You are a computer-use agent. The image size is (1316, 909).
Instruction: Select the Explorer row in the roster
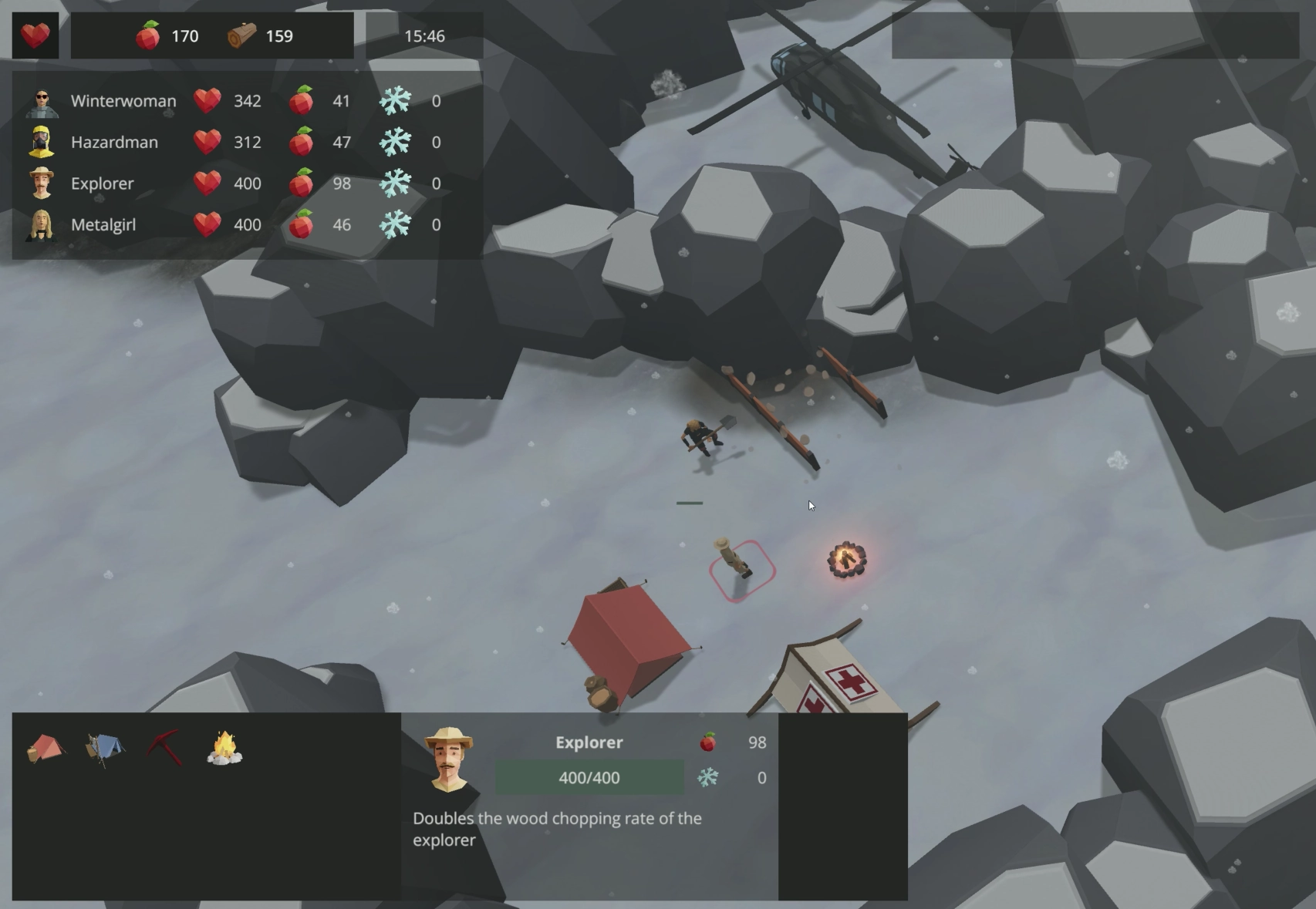tap(102, 183)
